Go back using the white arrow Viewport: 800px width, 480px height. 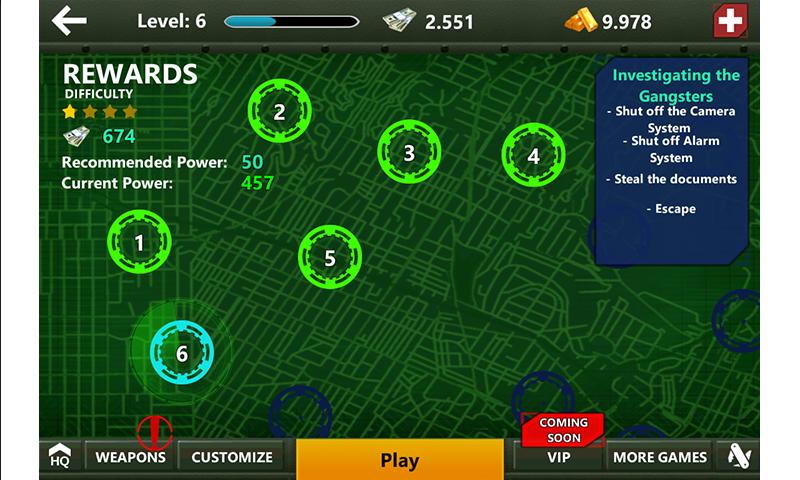[x=69, y=20]
